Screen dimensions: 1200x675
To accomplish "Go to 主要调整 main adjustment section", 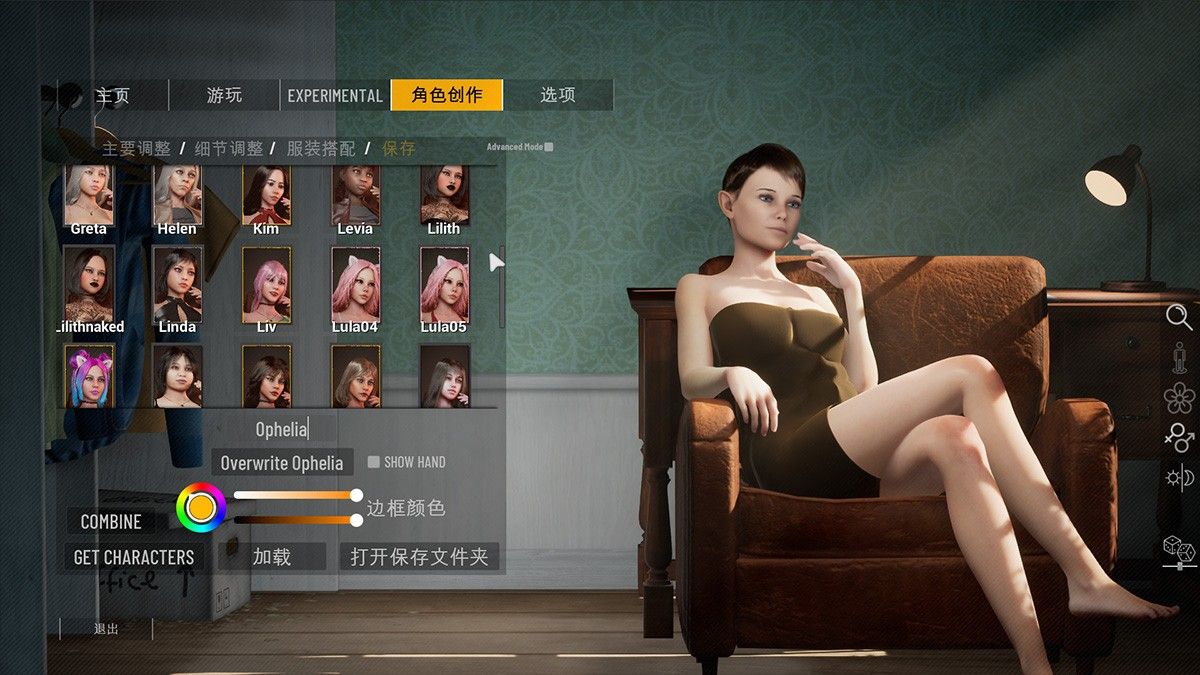I will (x=136, y=149).
